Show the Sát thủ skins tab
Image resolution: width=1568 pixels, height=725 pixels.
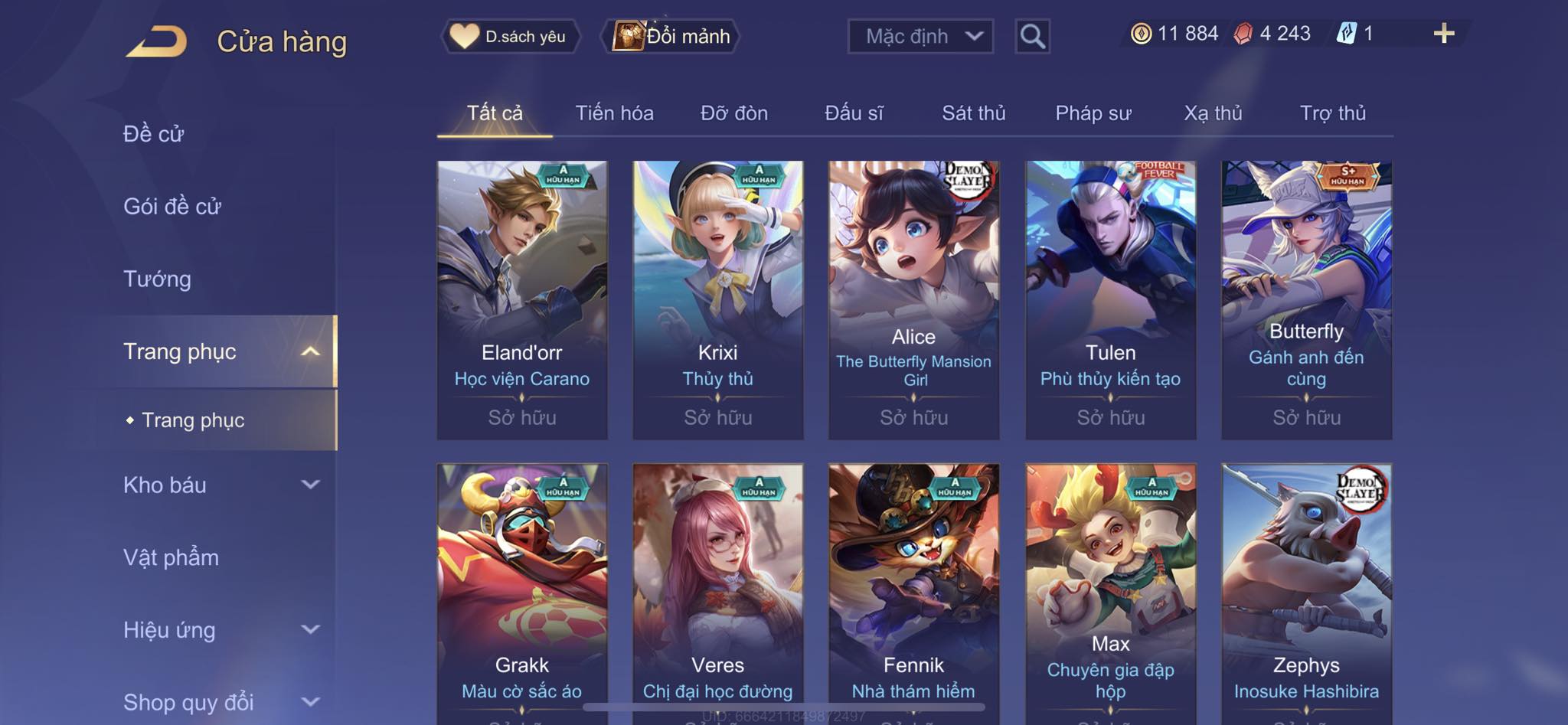[x=973, y=113]
